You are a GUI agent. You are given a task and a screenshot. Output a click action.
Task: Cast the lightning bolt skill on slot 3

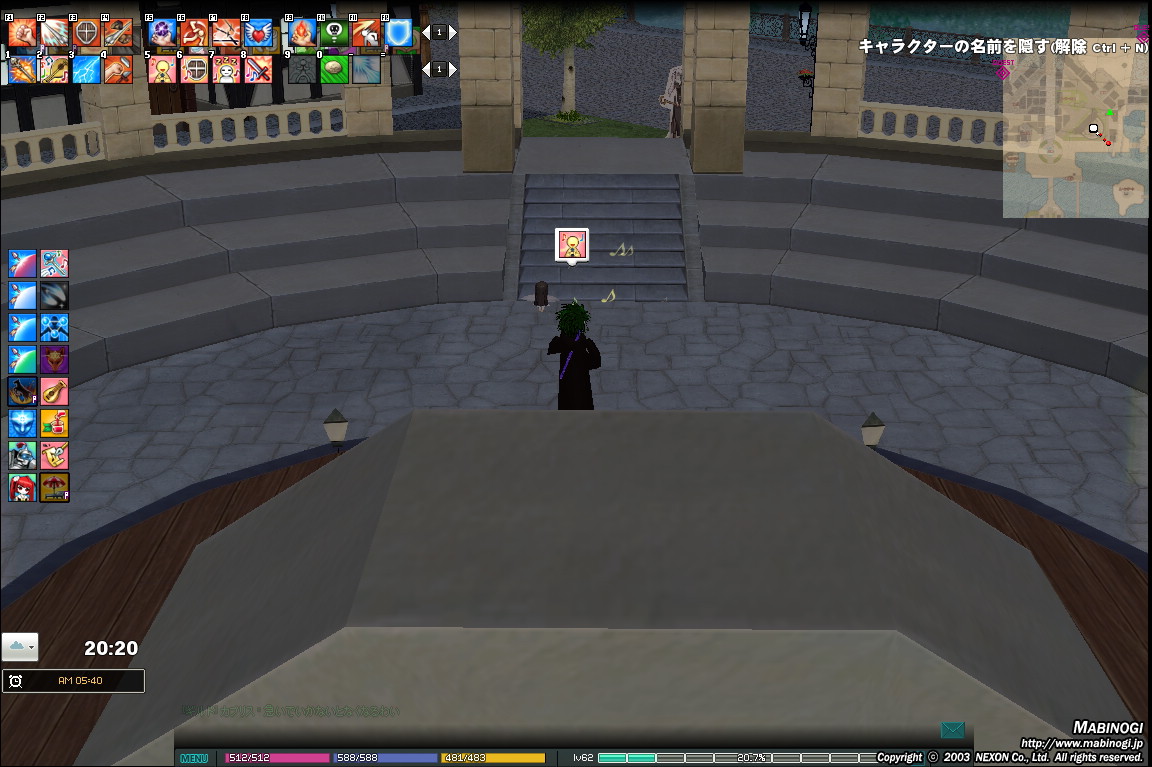click(x=86, y=69)
